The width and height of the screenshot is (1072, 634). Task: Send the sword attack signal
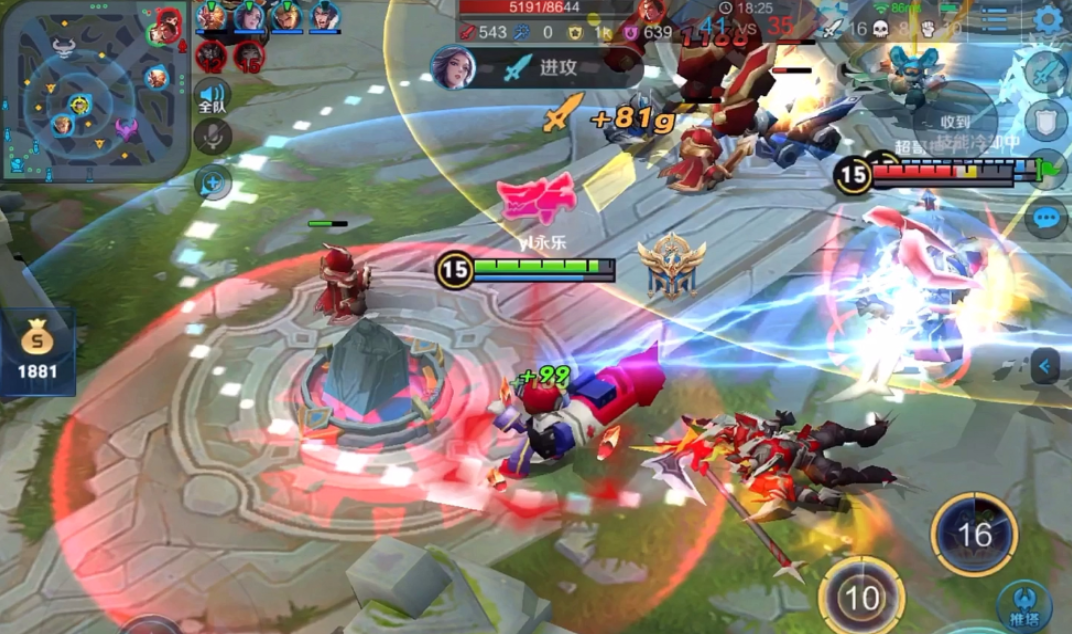(x=1047, y=72)
